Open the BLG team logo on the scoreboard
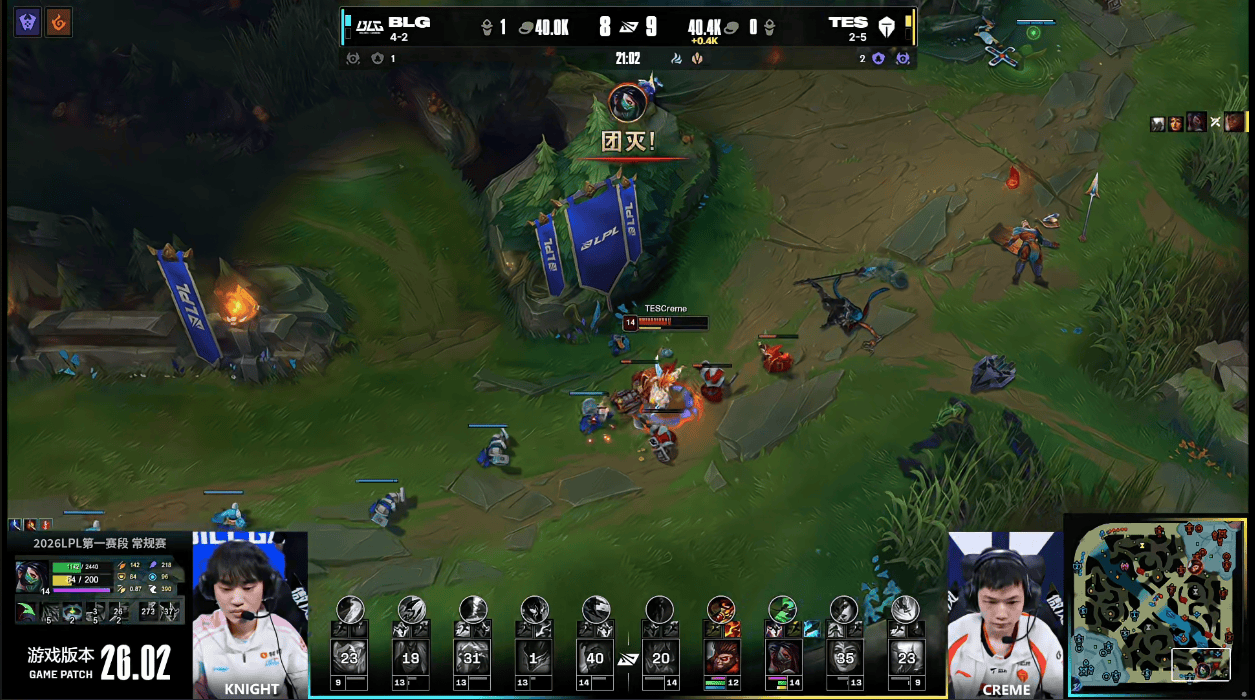Image resolution: width=1255 pixels, height=700 pixels. [370, 26]
